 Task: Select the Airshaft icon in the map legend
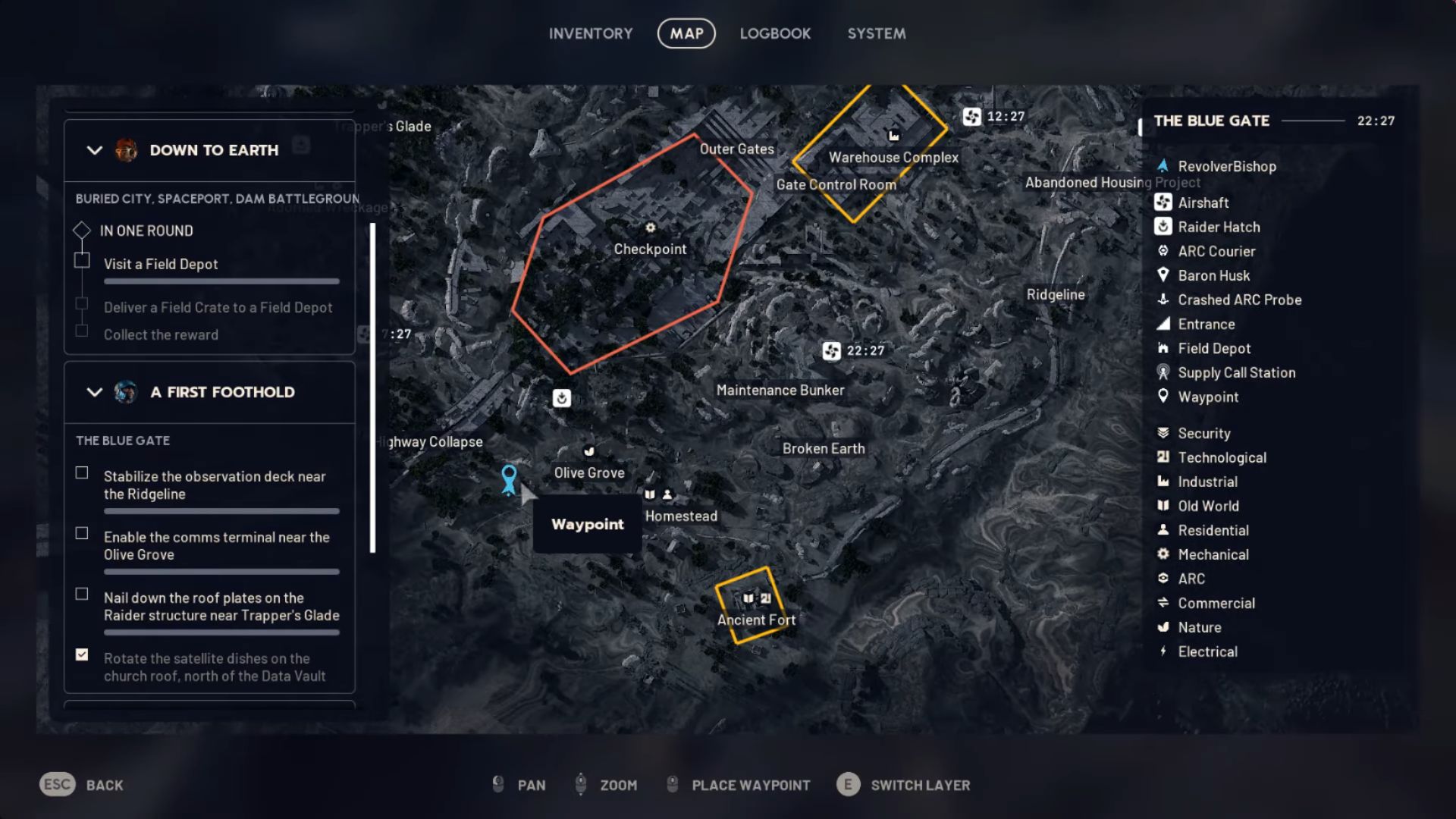tap(1163, 202)
